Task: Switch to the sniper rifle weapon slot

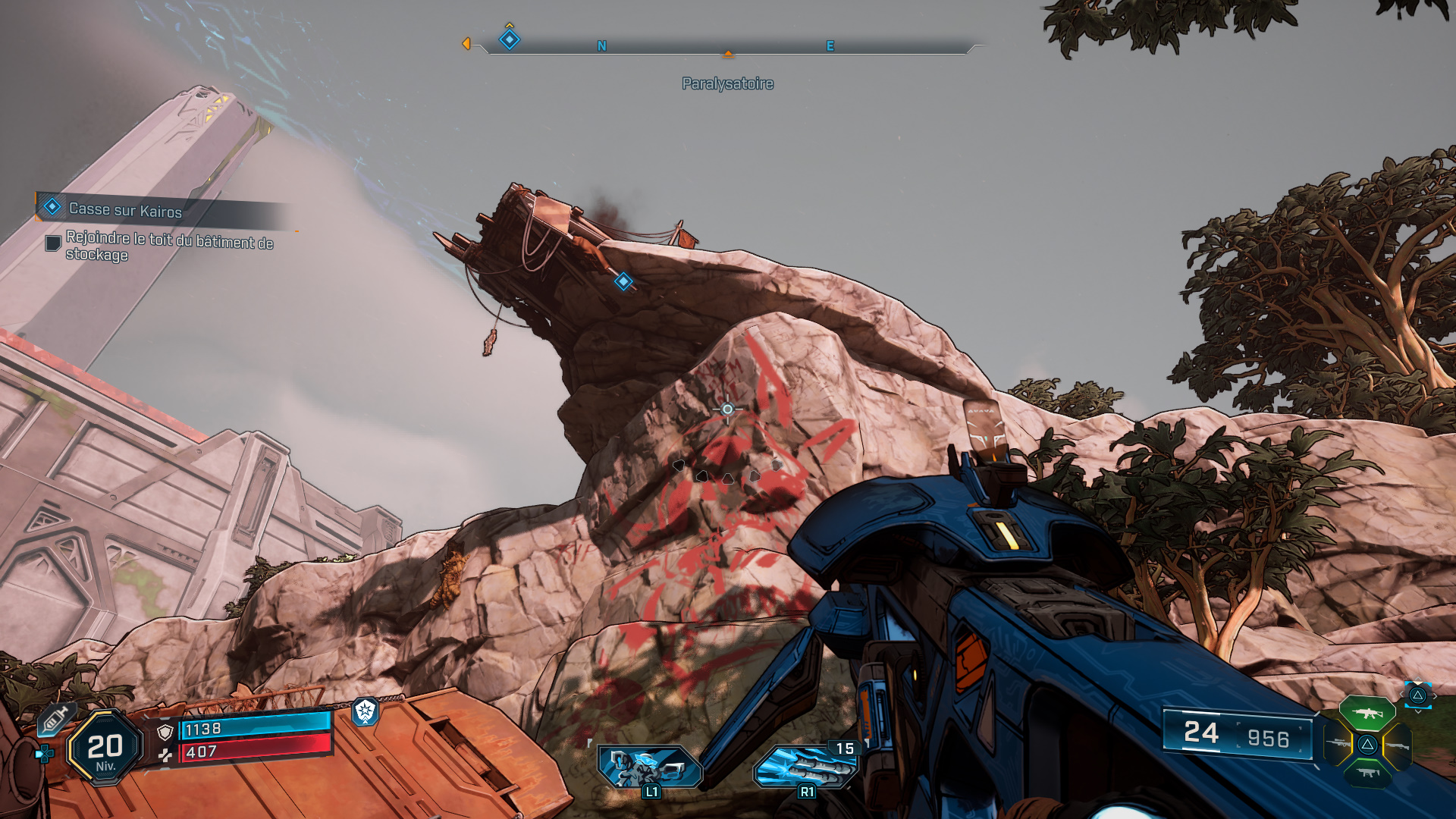Action: coord(1337,745)
